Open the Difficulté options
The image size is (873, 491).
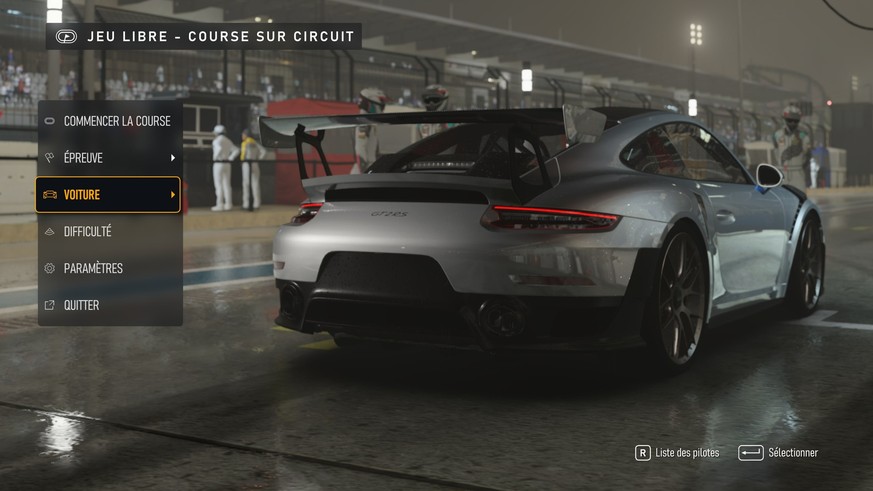110,232
